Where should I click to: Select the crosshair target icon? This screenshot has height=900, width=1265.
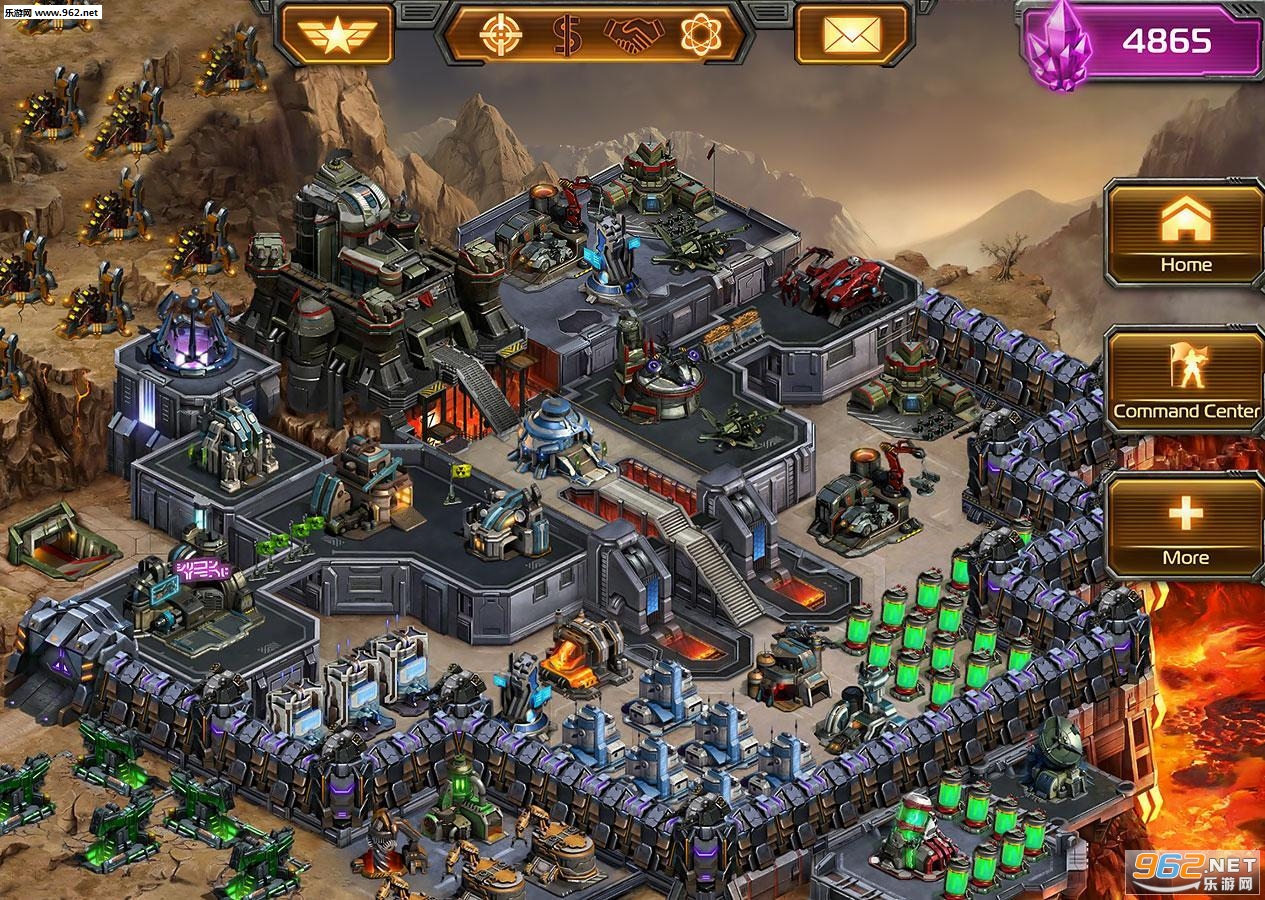click(x=500, y=35)
